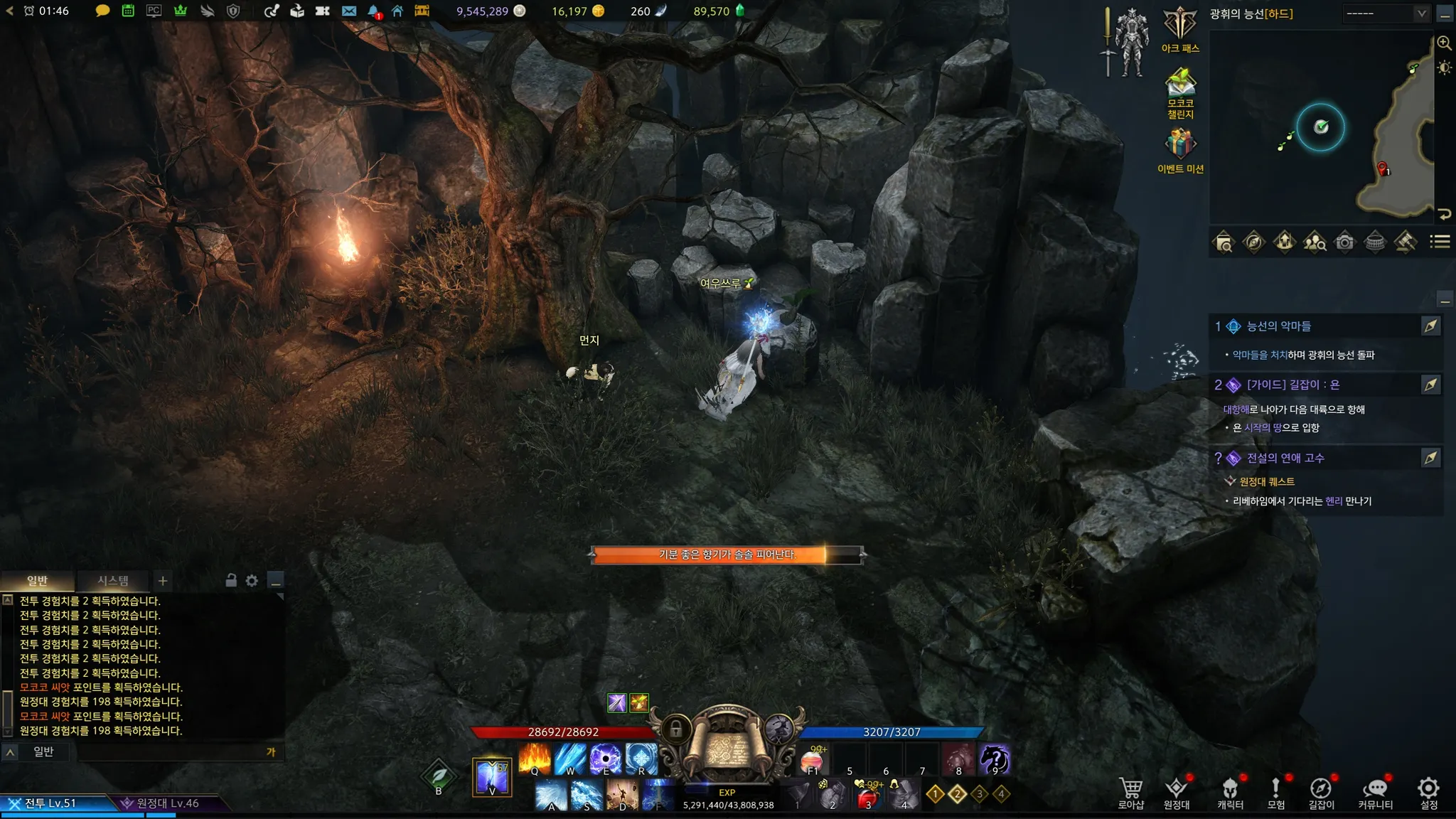The height and width of the screenshot is (819, 1456).
Task: Open the mail envelope icon in top bar
Action: click(348, 11)
